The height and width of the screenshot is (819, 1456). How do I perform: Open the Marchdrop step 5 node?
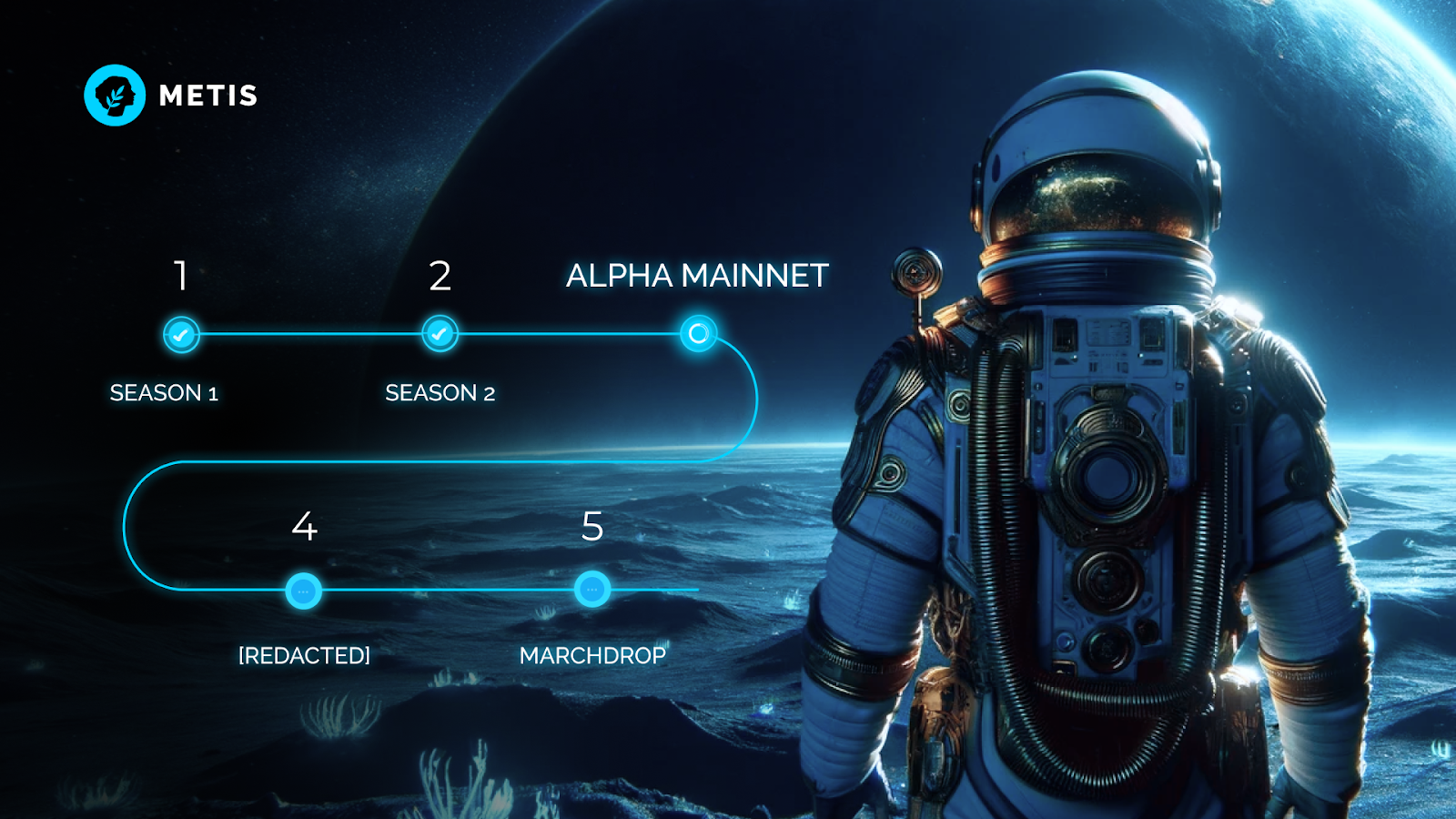[592, 590]
